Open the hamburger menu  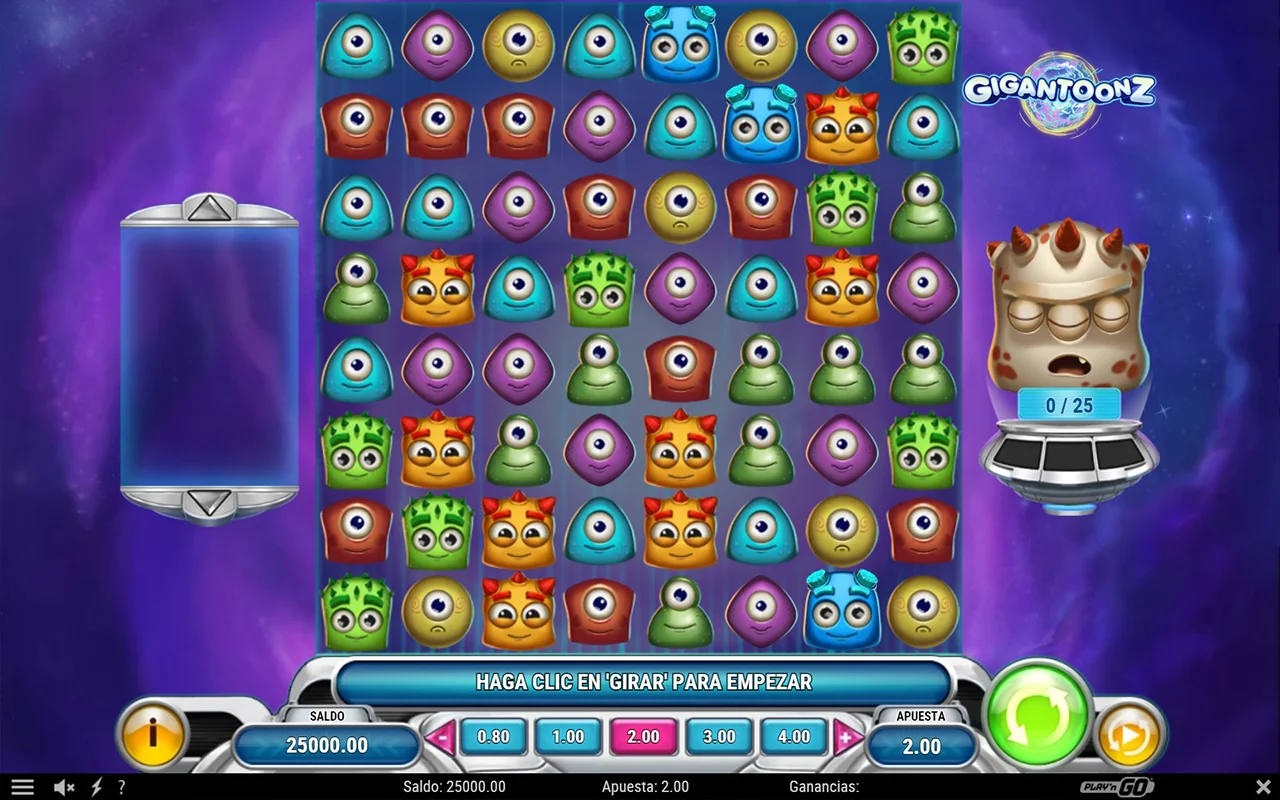click(x=22, y=787)
